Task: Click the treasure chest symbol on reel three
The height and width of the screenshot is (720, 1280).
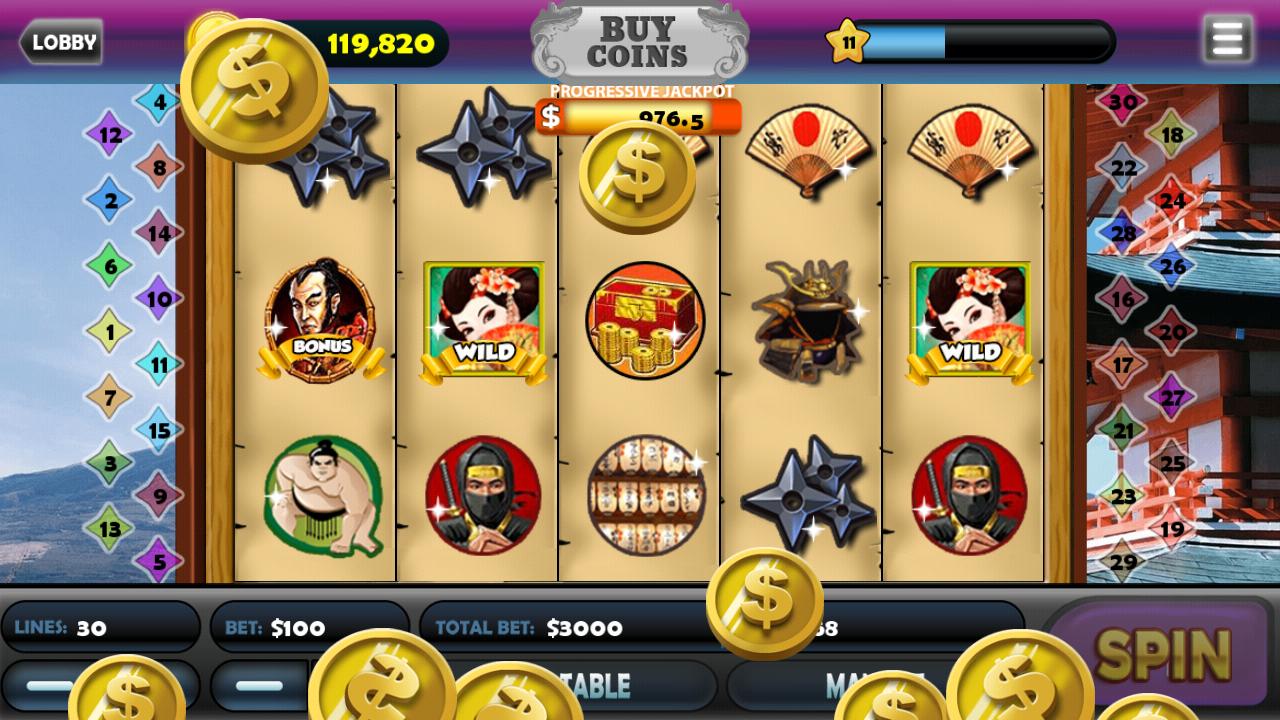Action: tap(646, 320)
